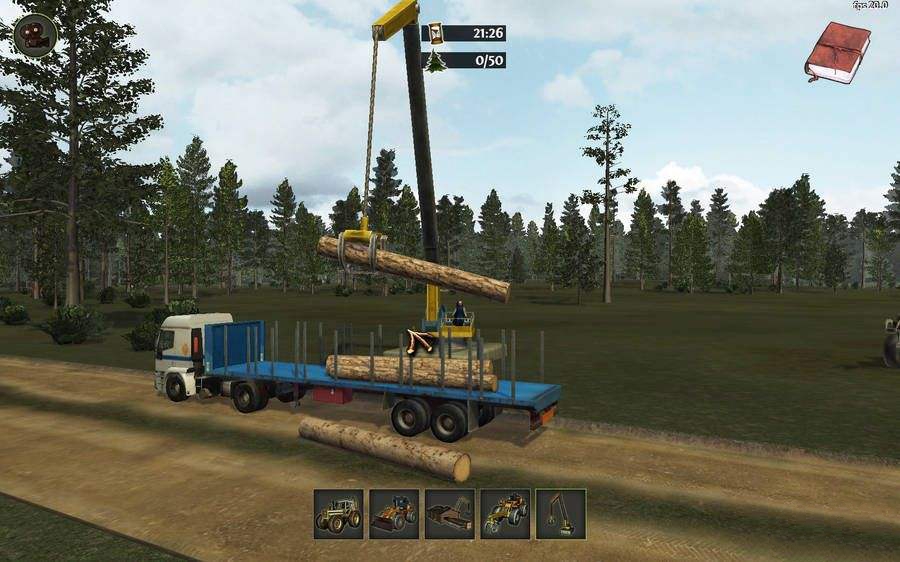This screenshot has height=562, width=900.
Task: Open the red leather journal book
Action: pos(837,50)
